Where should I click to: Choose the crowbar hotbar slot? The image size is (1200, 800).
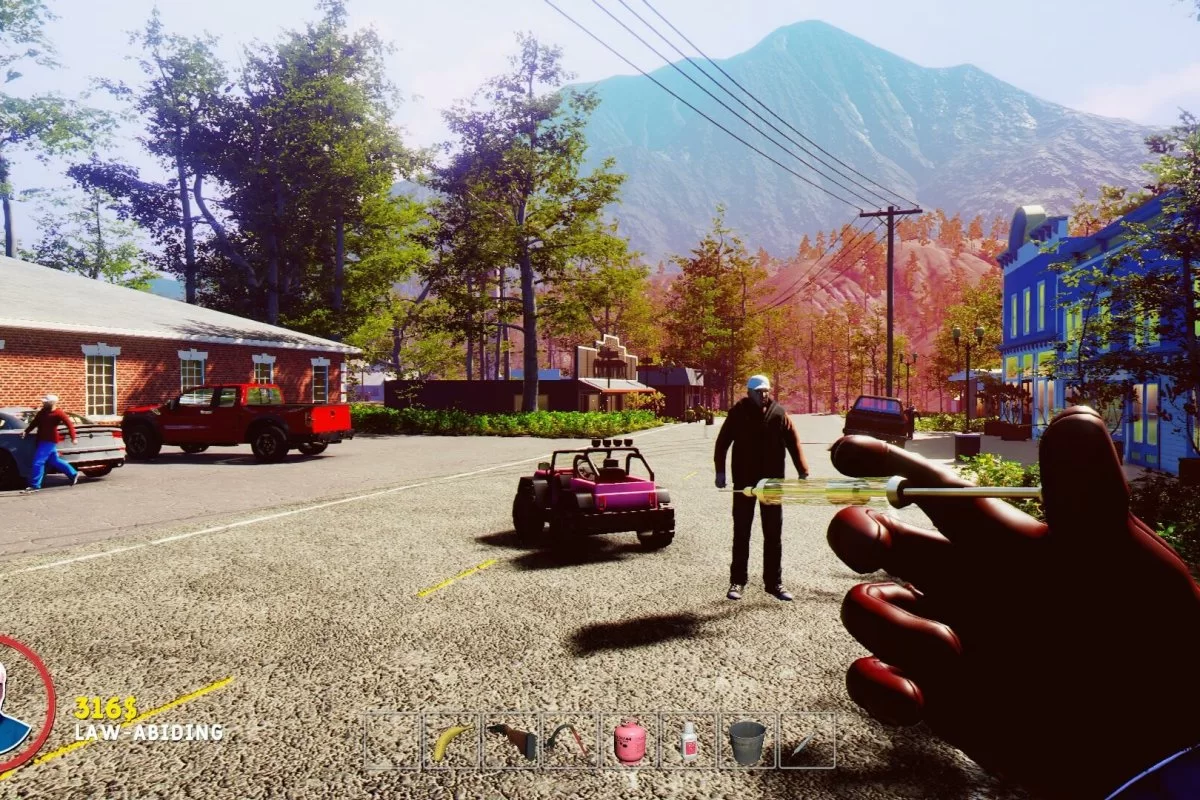(x=570, y=741)
